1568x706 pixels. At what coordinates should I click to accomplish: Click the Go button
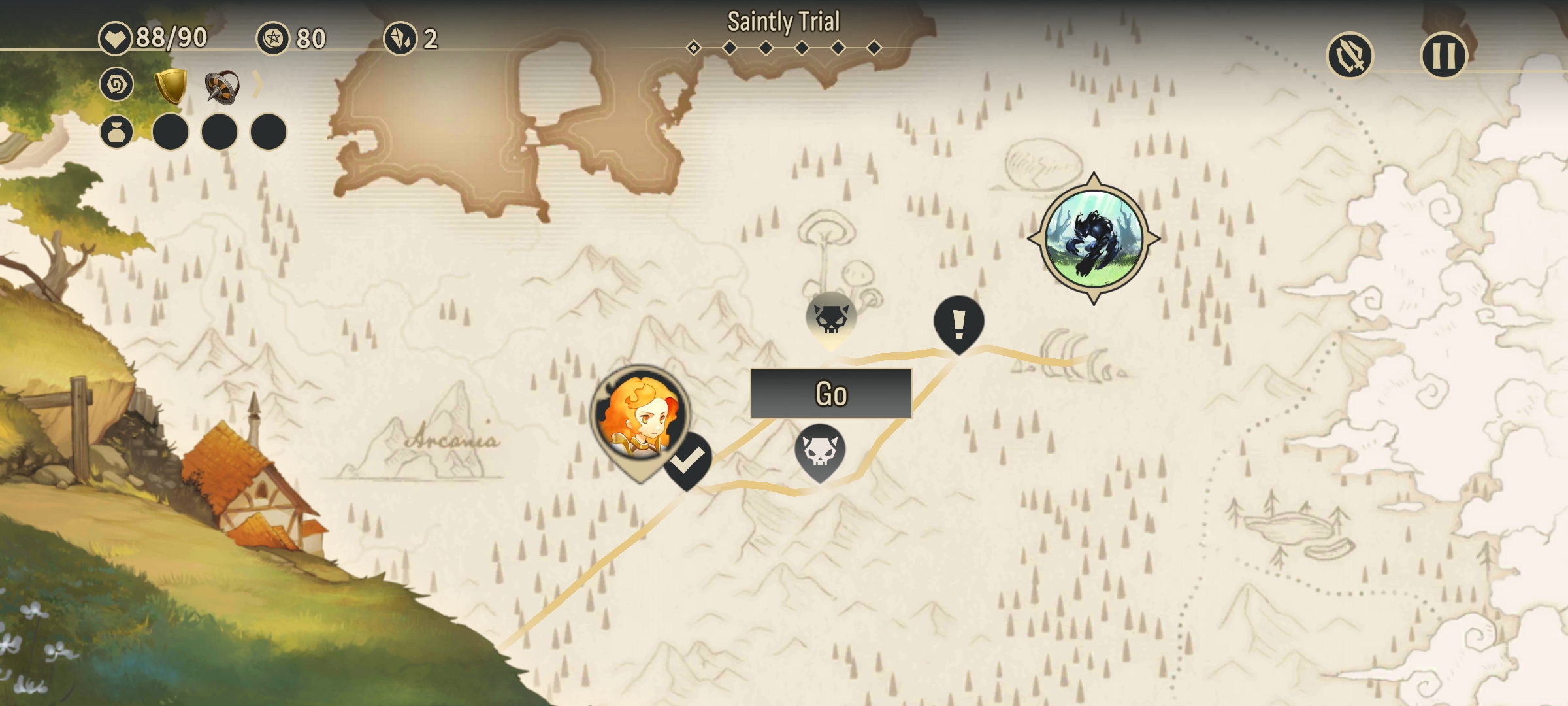point(831,394)
